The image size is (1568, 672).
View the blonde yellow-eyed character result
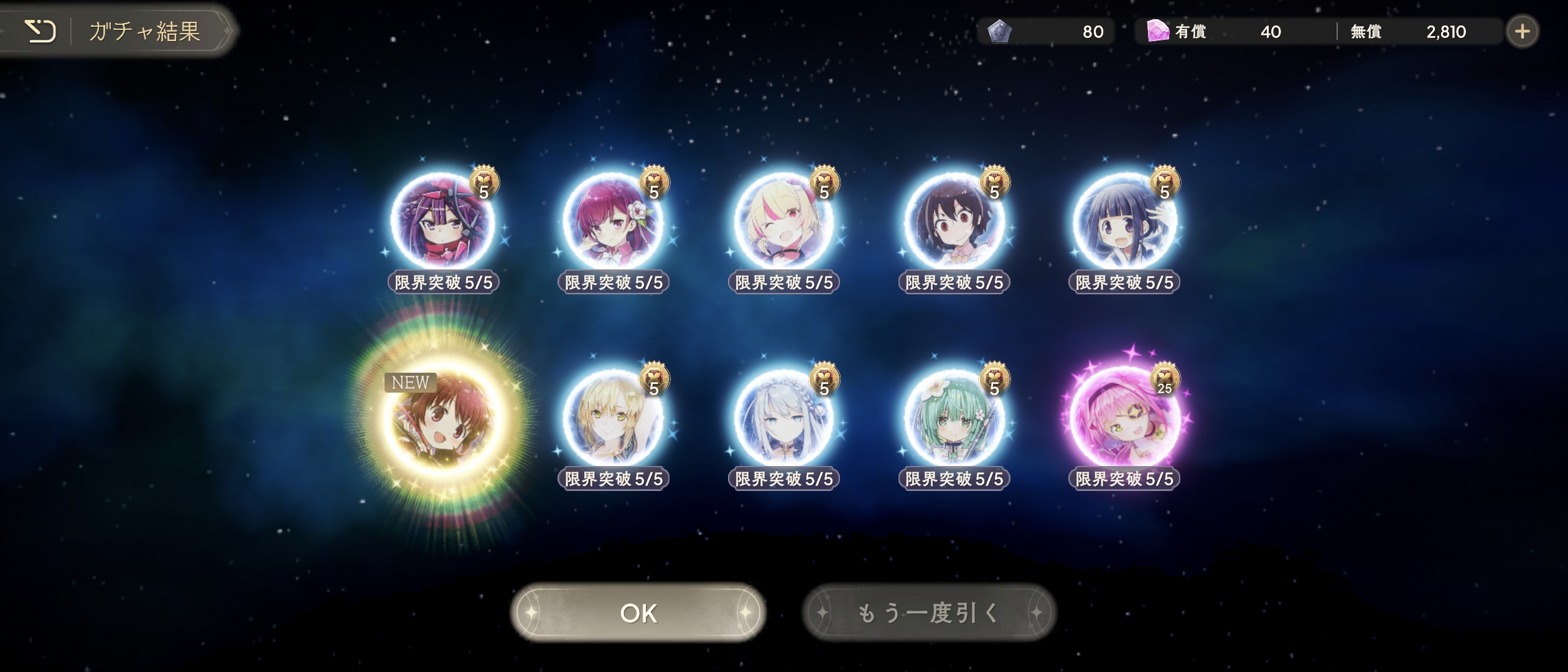pos(613,420)
